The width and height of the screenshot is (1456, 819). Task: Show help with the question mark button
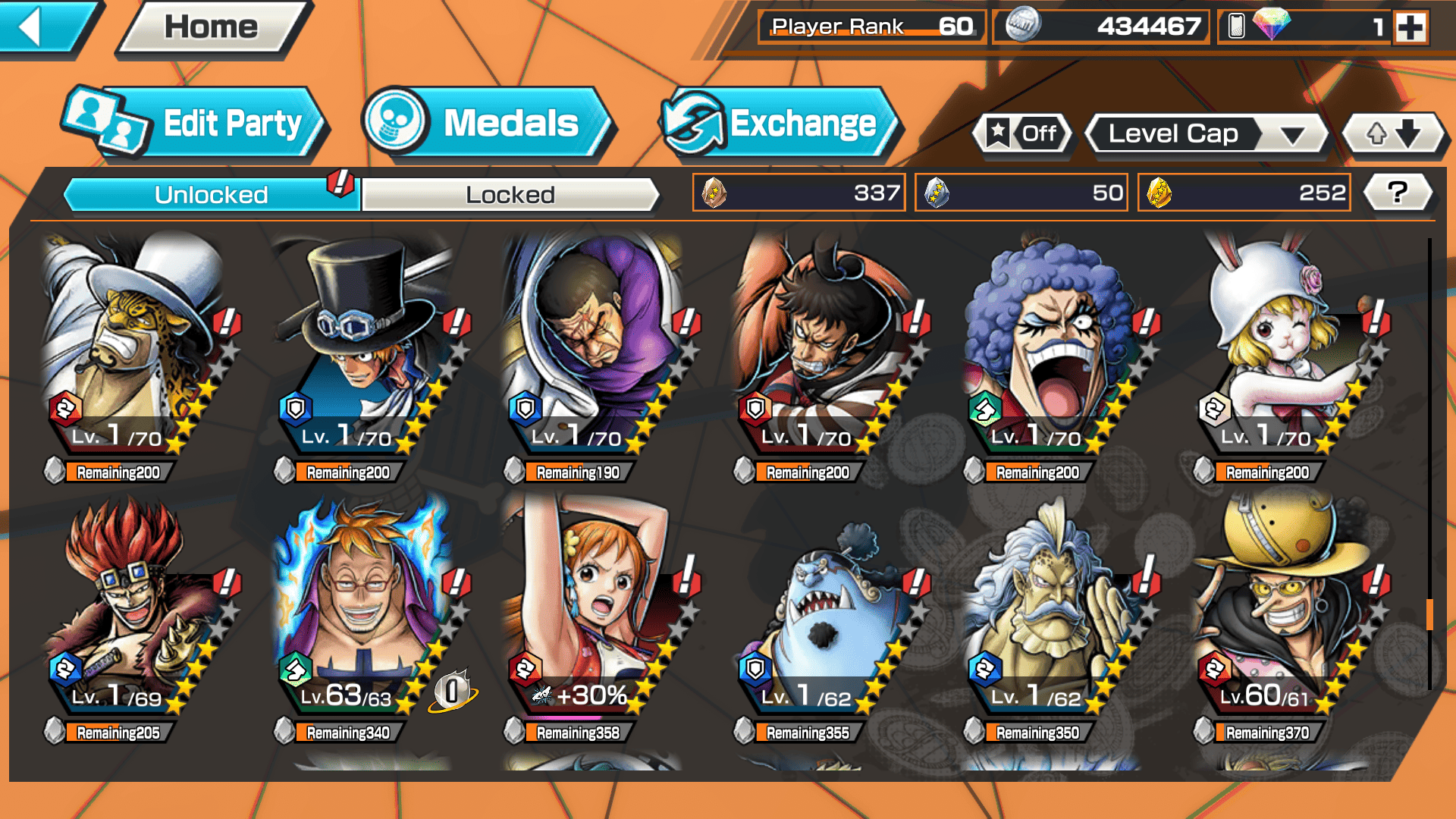[1398, 193]
